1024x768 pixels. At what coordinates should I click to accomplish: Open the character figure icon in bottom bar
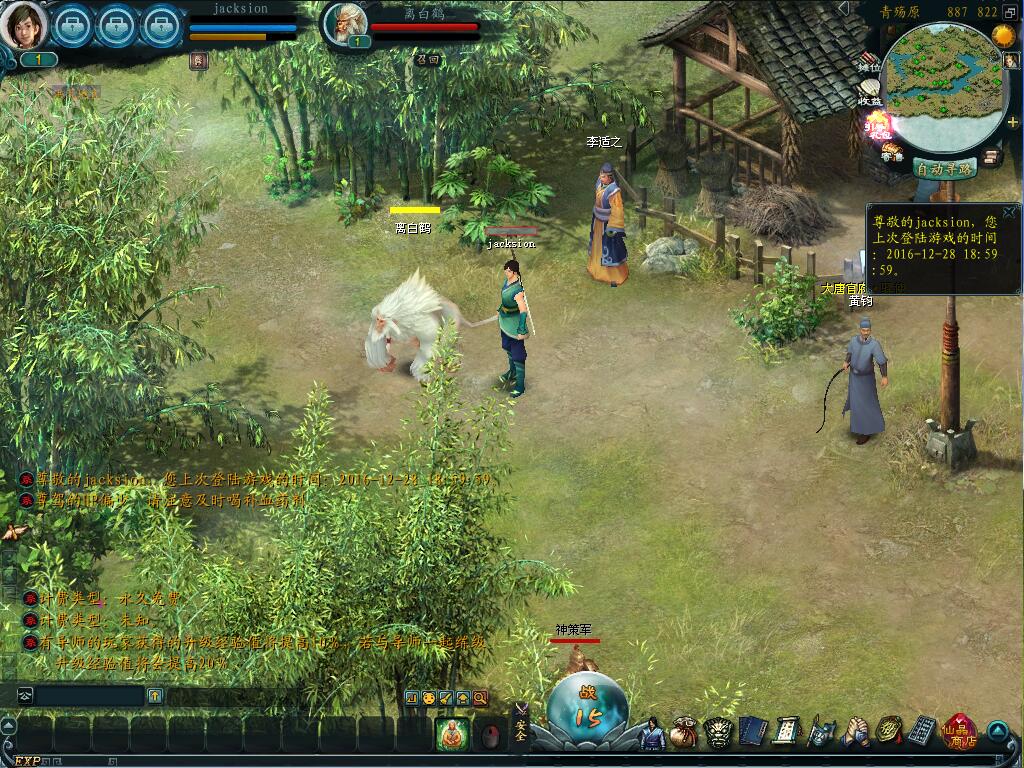(652, 734)
